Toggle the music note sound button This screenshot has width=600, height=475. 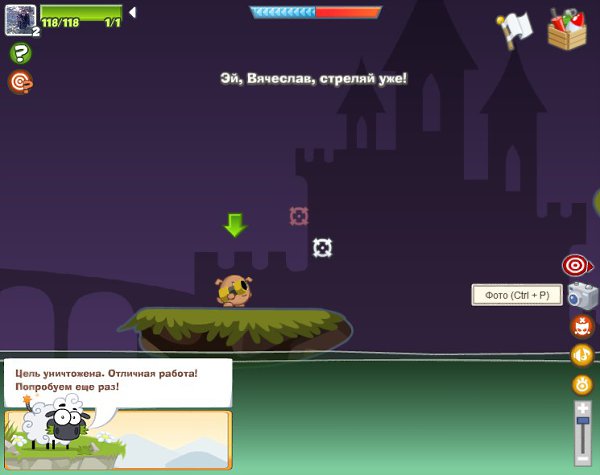(581, 355)
